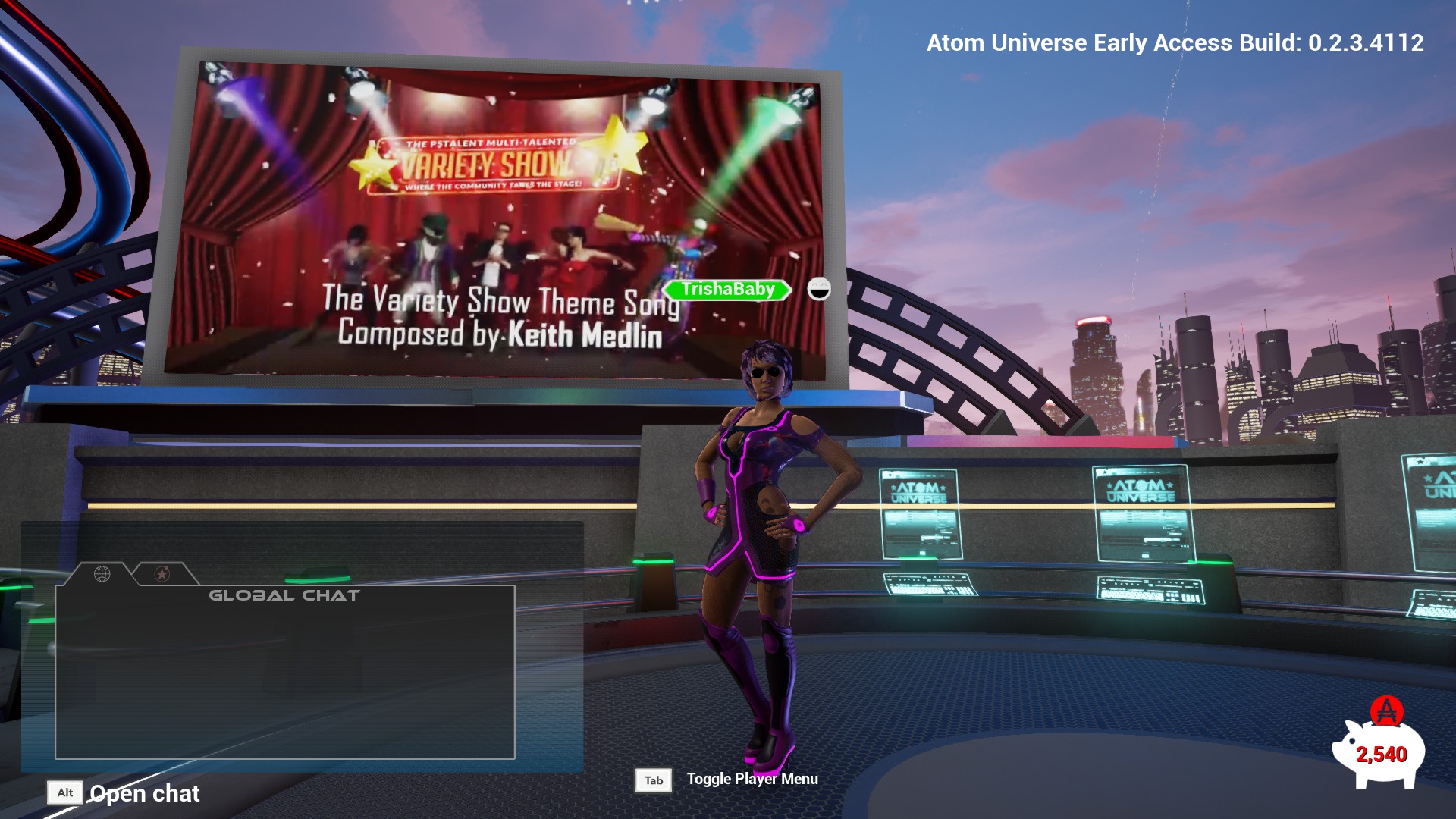
Task: Select the TrishaBaby player name tag
Action: (x=727, y=290)
